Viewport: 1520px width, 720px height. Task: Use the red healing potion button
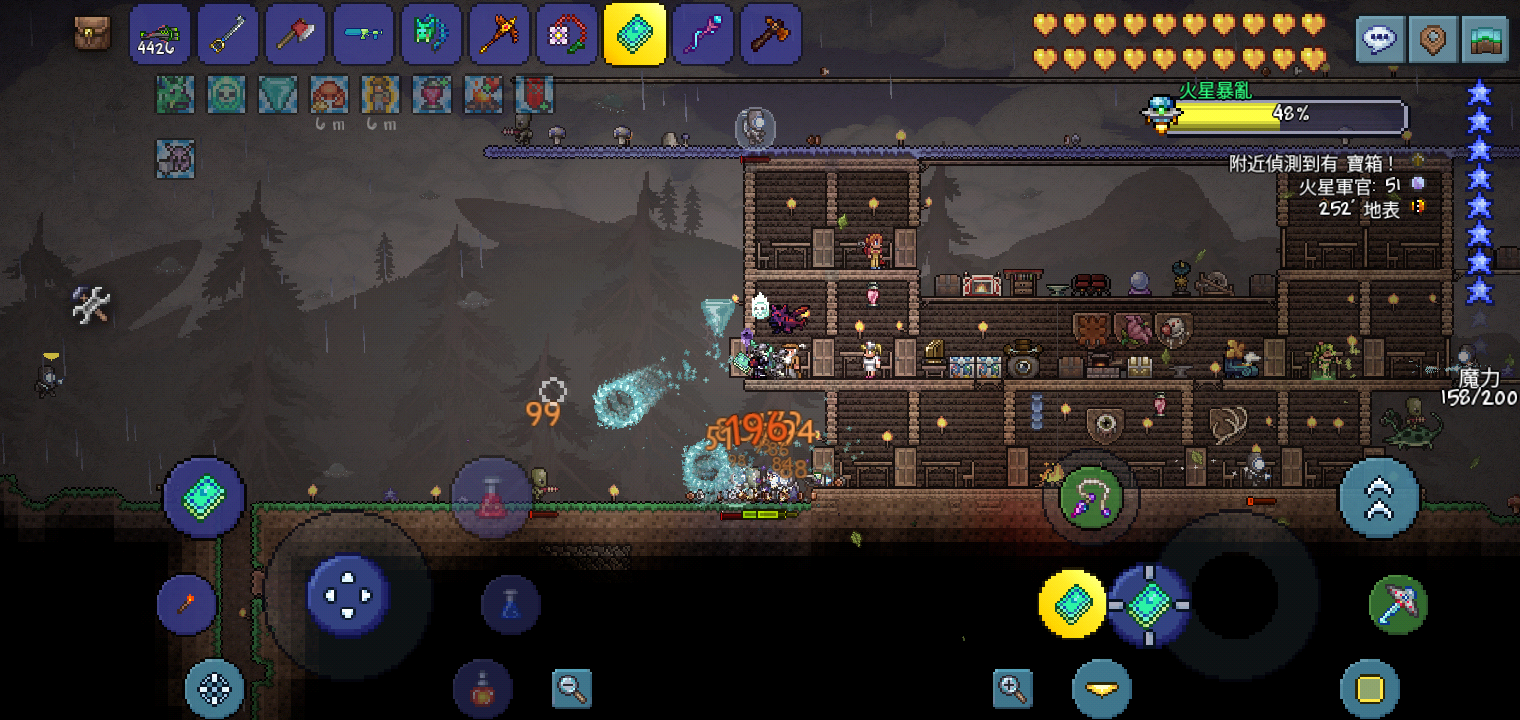click(491, 498)
